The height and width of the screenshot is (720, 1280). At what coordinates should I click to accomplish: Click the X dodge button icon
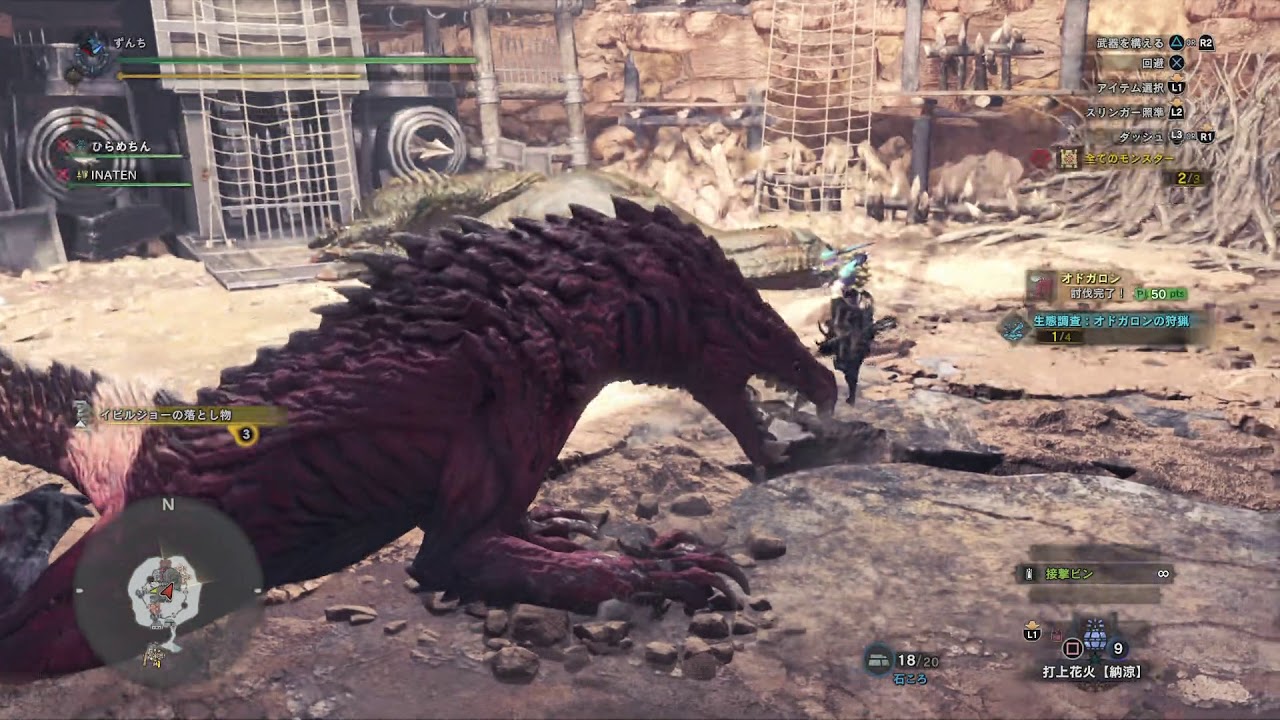tap(1176, 62)
